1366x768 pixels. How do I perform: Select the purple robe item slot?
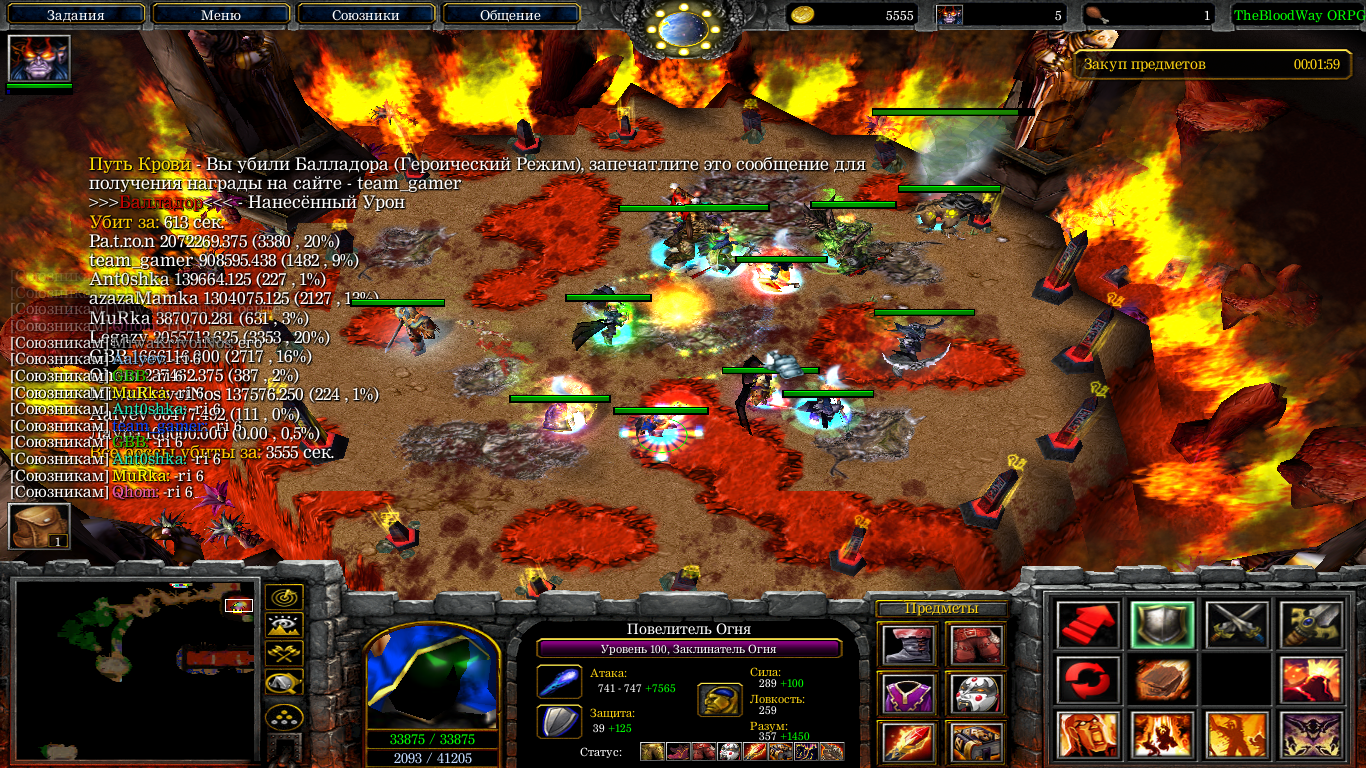point(908,693)
